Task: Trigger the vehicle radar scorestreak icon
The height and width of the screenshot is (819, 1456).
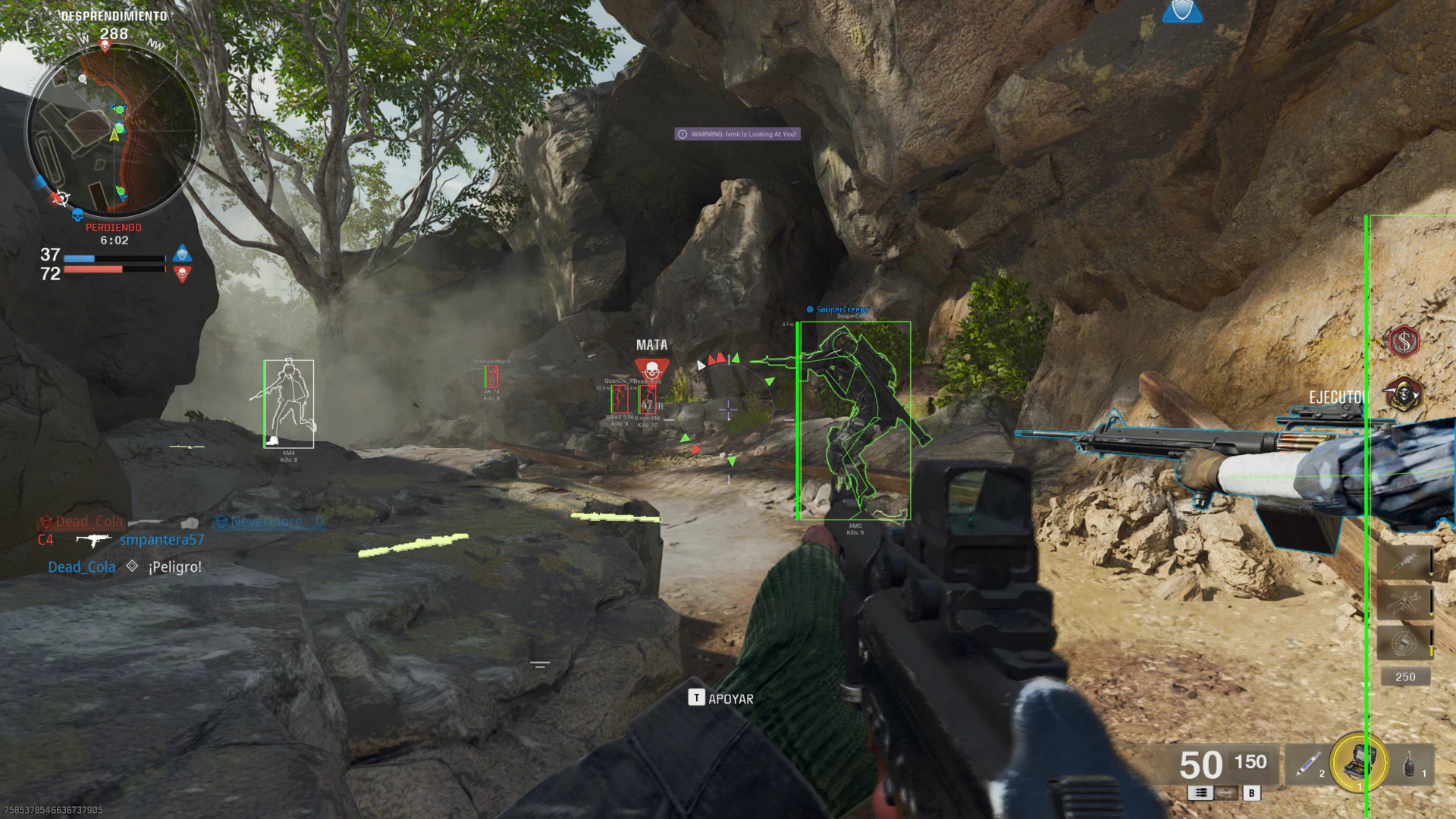Action: [x=1404, y=643]
